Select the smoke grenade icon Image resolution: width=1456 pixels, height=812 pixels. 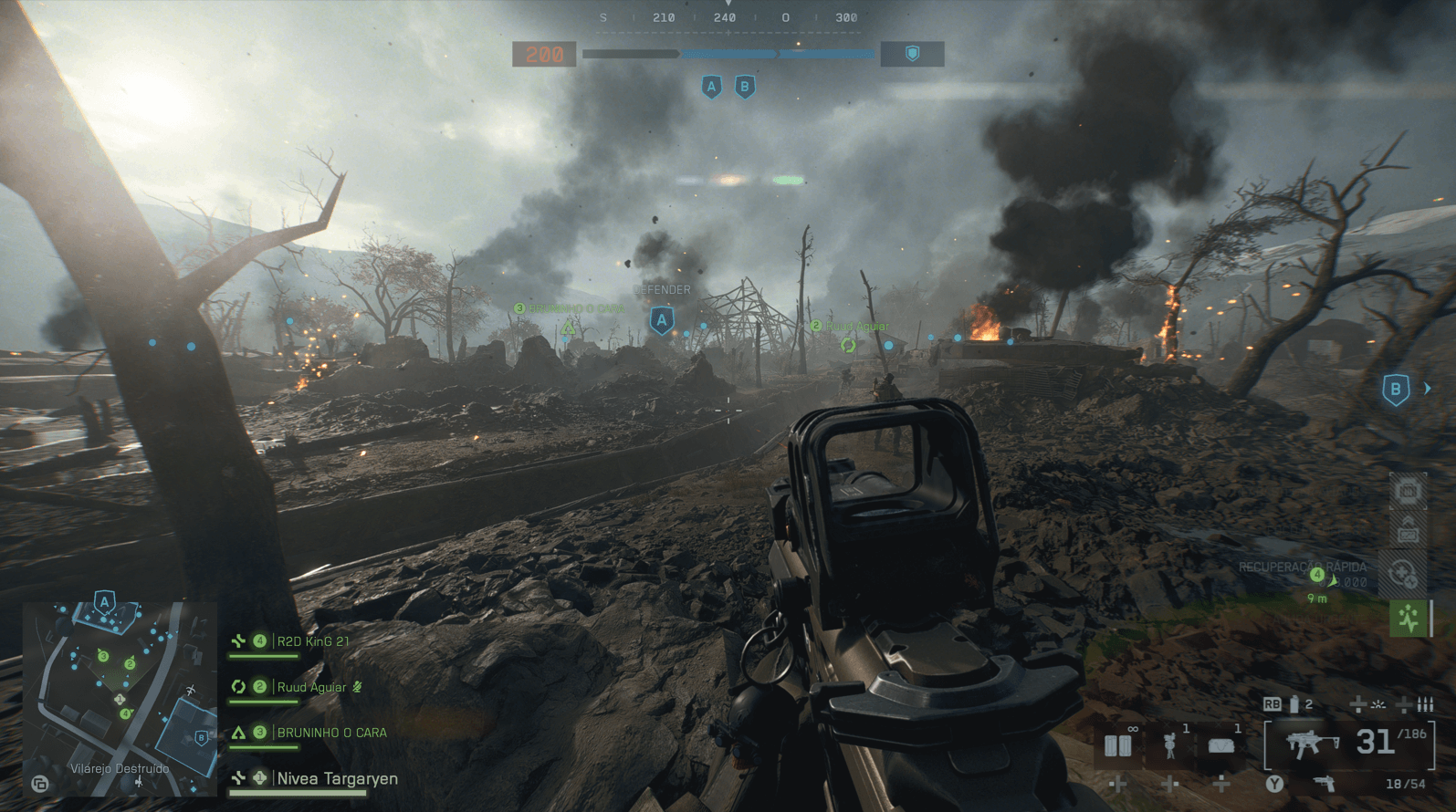pos(1294,704)
